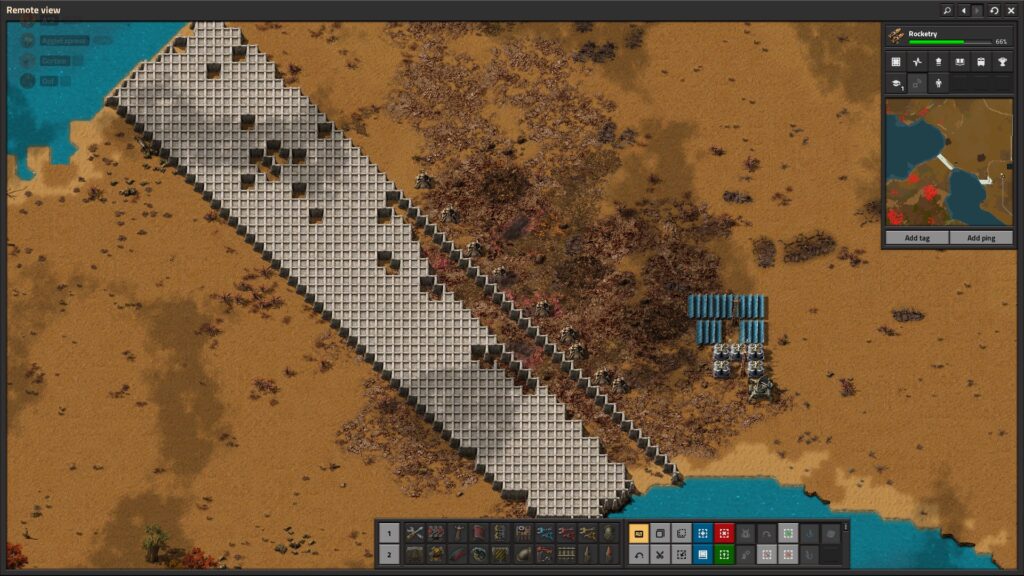Close the Remote view window
The image size is (1024, 576).
(x=1011, y=10)
